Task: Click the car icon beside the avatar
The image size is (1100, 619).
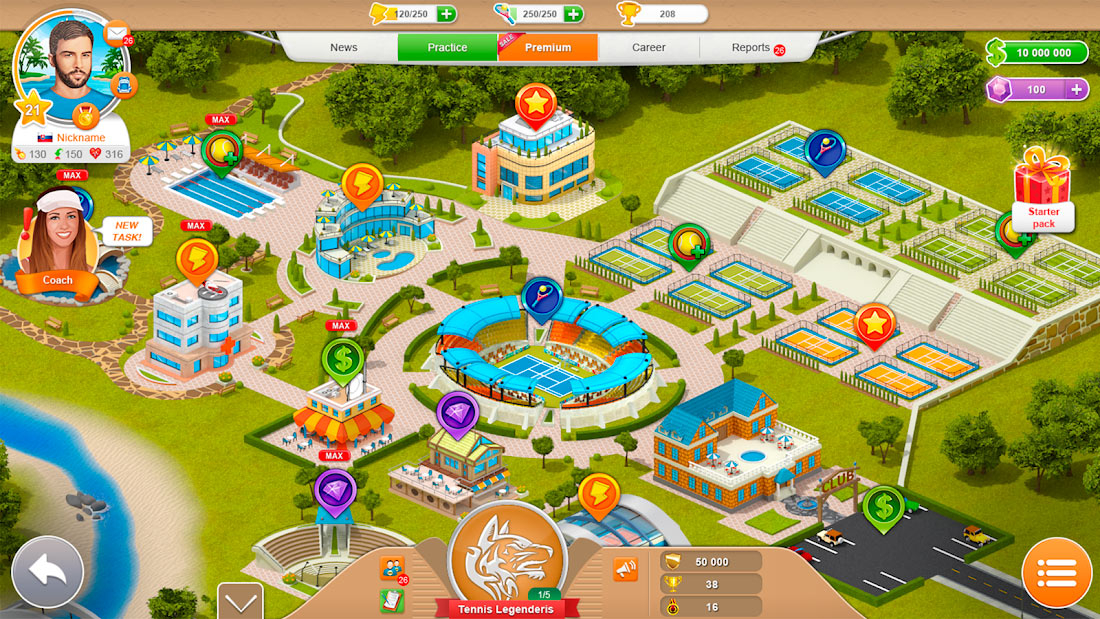Action: (124, 85)
